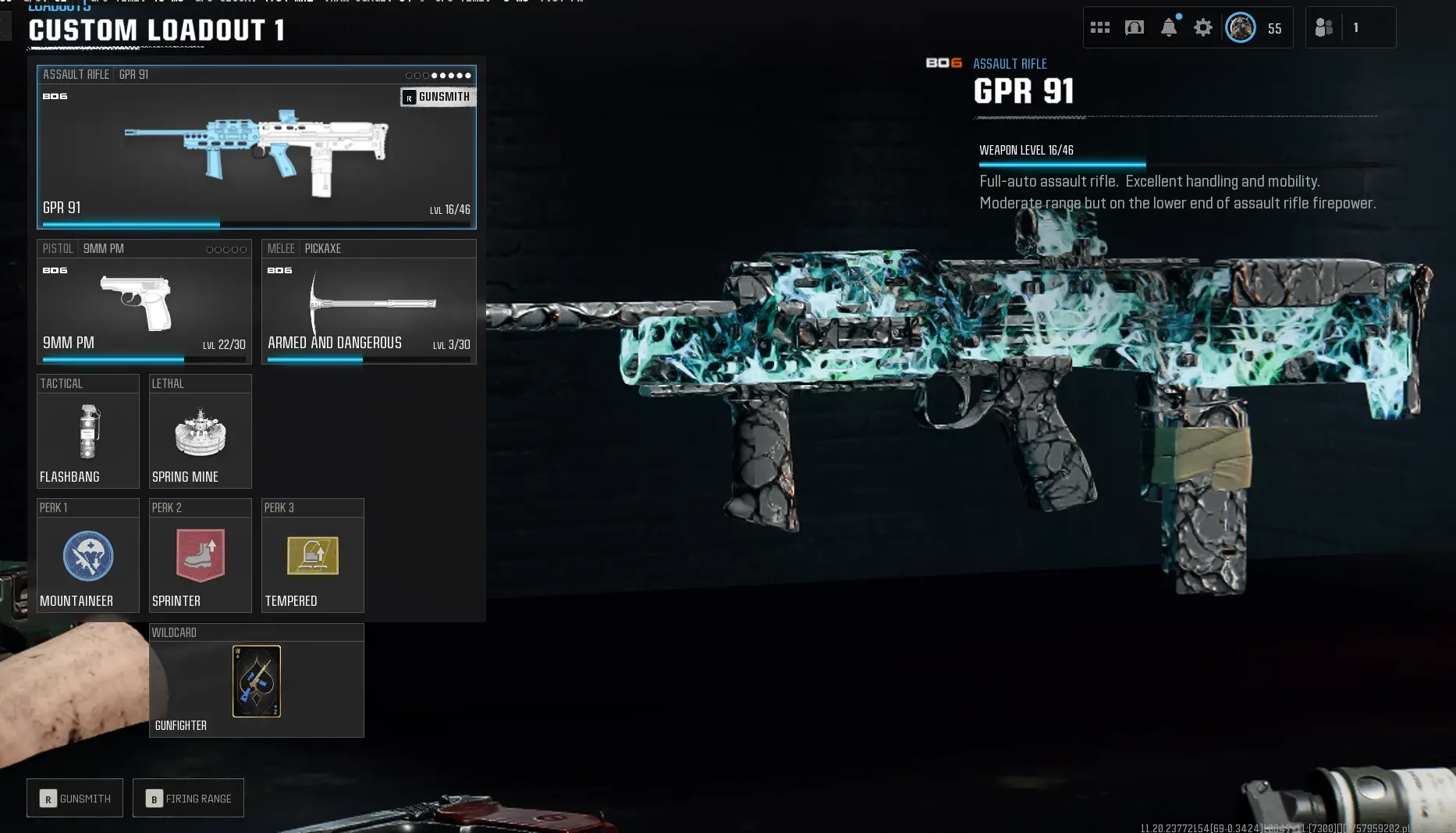1456x833 pixels.
Task: Click the headset icon in top bar
Action: (x=1135, y=28)
